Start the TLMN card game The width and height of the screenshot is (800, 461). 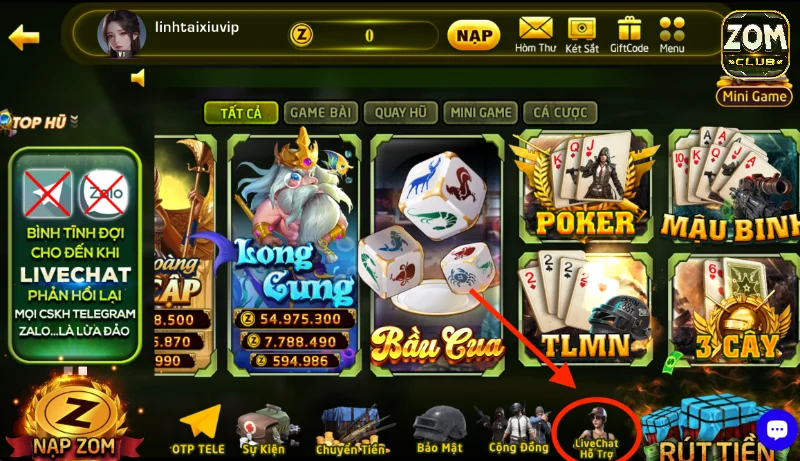pyautogui.click(x=583, y=310)
